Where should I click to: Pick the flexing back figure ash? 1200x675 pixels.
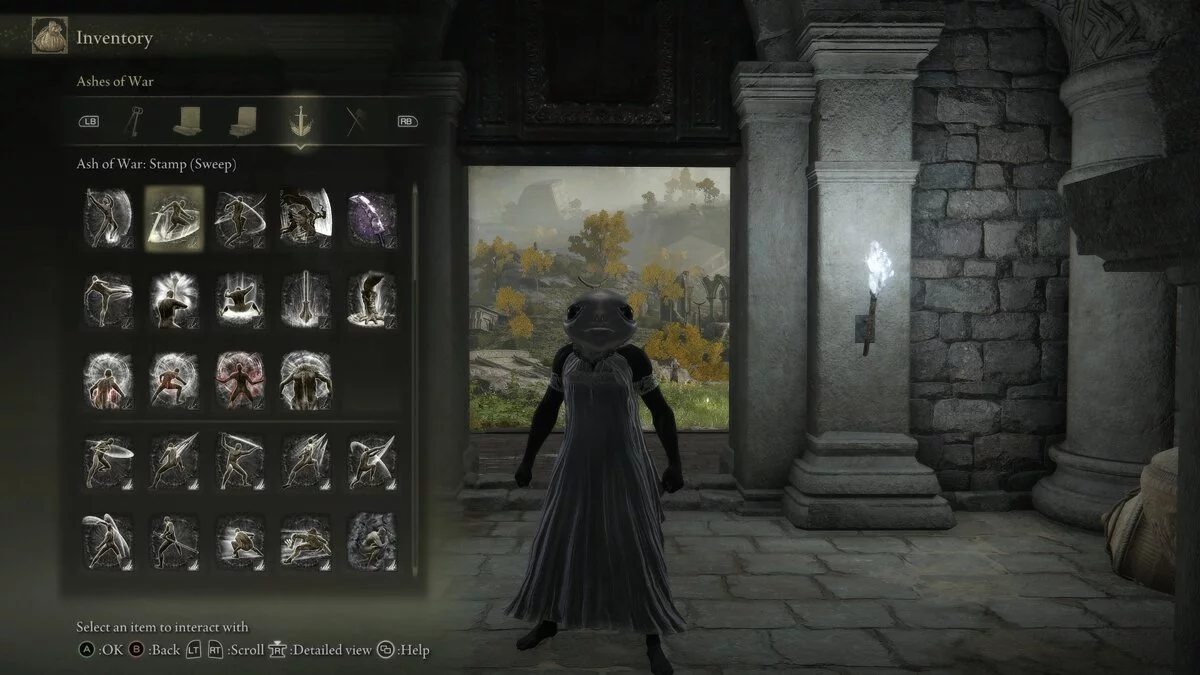pos(306,380)
